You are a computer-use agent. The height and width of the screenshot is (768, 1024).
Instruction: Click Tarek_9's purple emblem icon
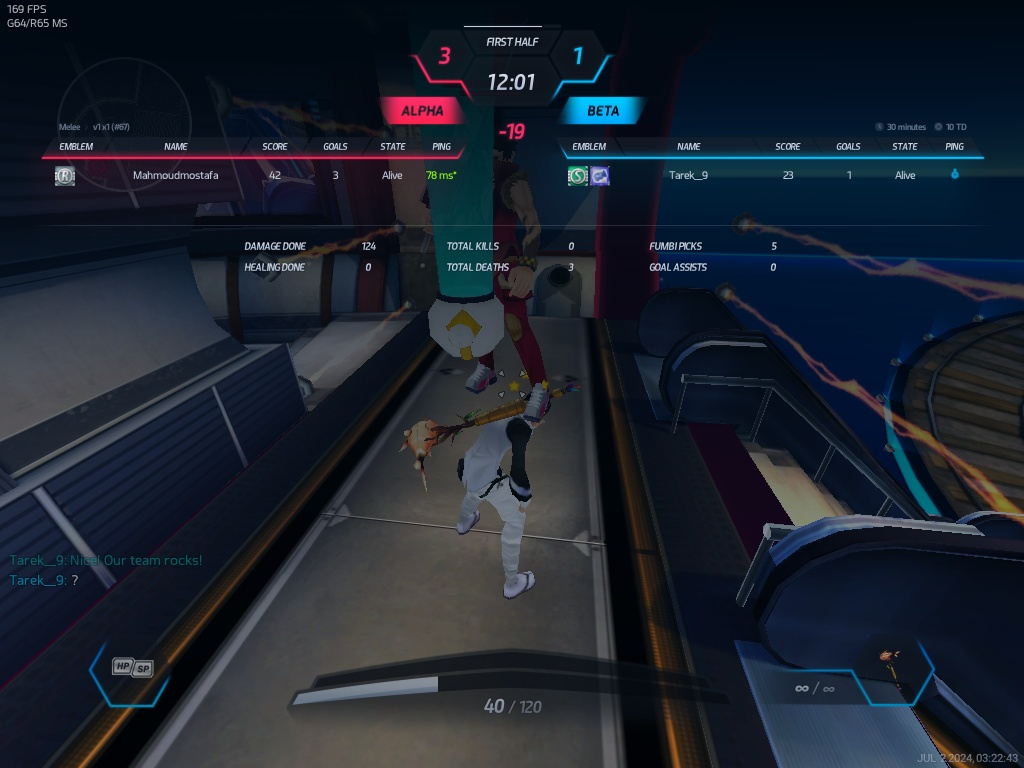[600, 176]
